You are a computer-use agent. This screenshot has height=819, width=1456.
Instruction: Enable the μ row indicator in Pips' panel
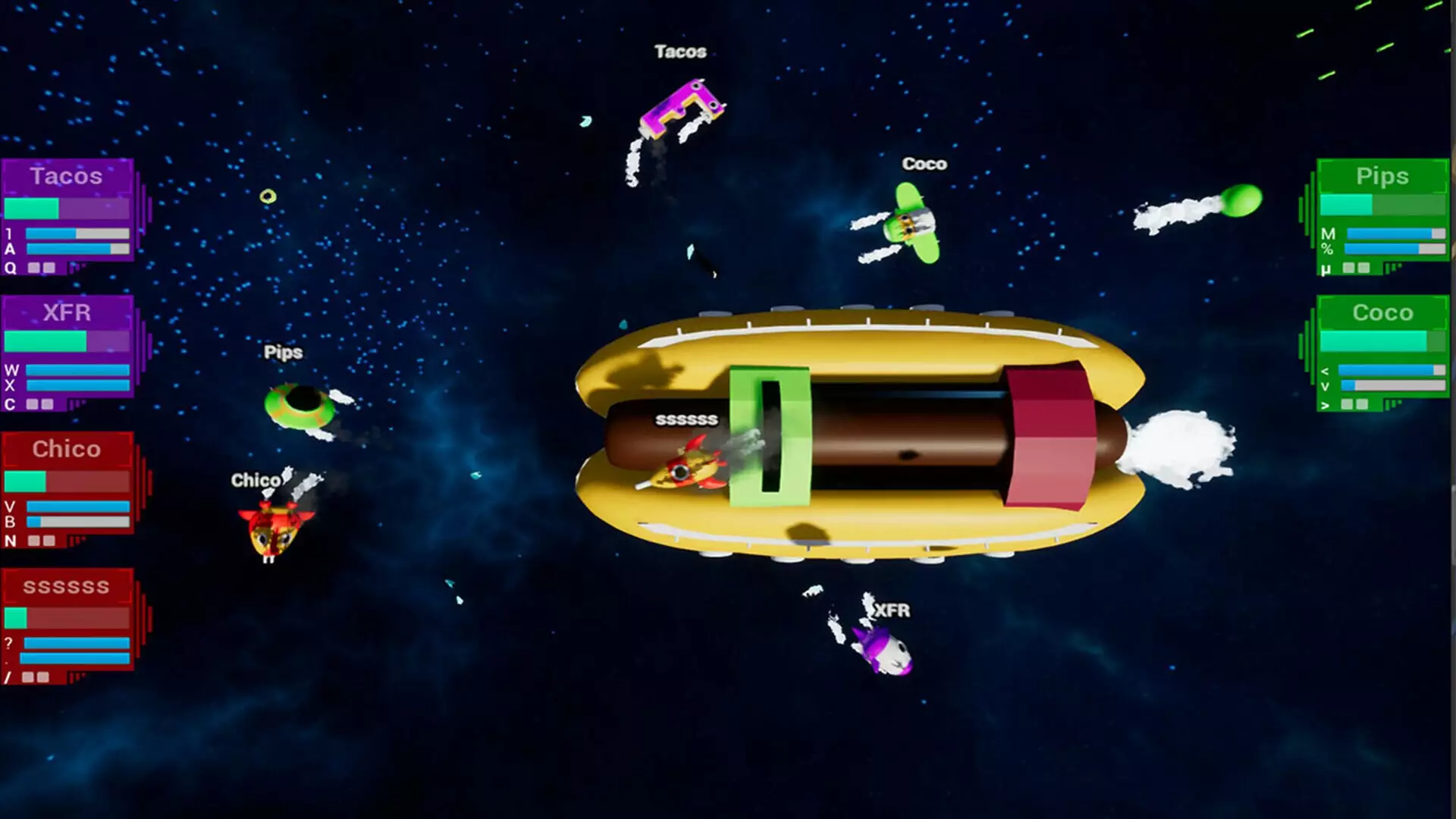pos(1348,268)
